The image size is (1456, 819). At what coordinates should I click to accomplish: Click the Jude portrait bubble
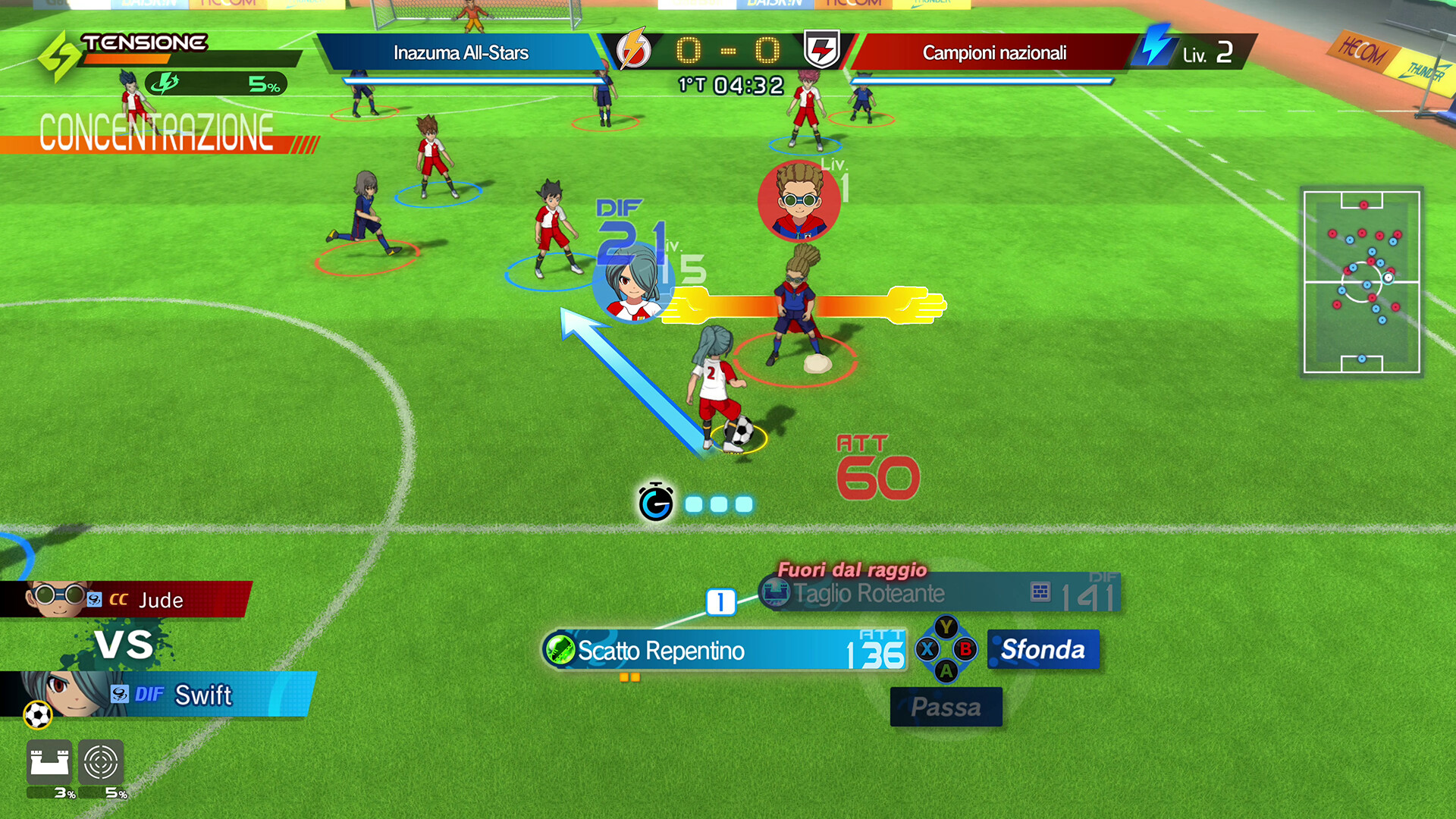pyautogui.click(x=799, y=201)
